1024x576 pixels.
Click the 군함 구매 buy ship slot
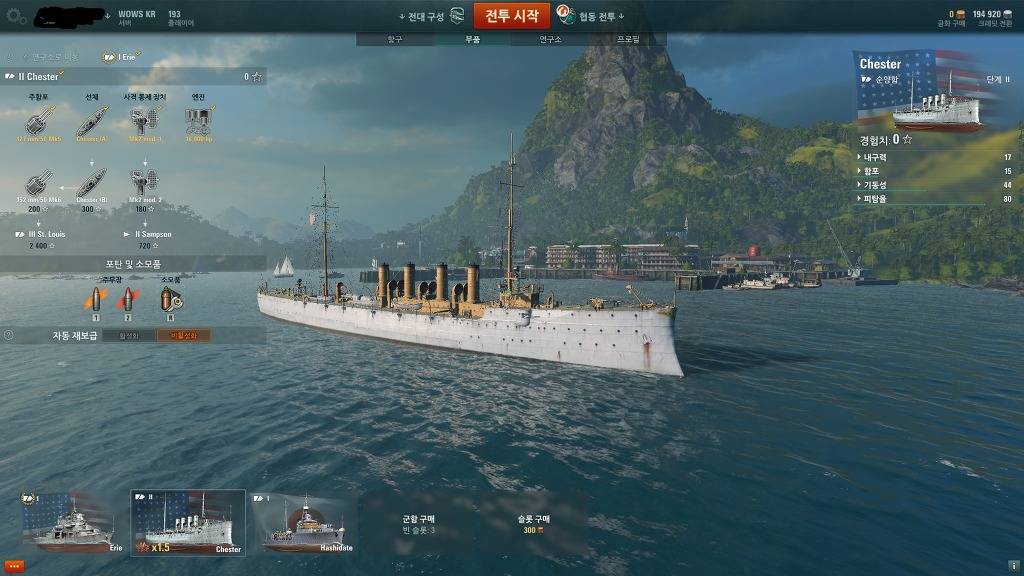(418, 523)
